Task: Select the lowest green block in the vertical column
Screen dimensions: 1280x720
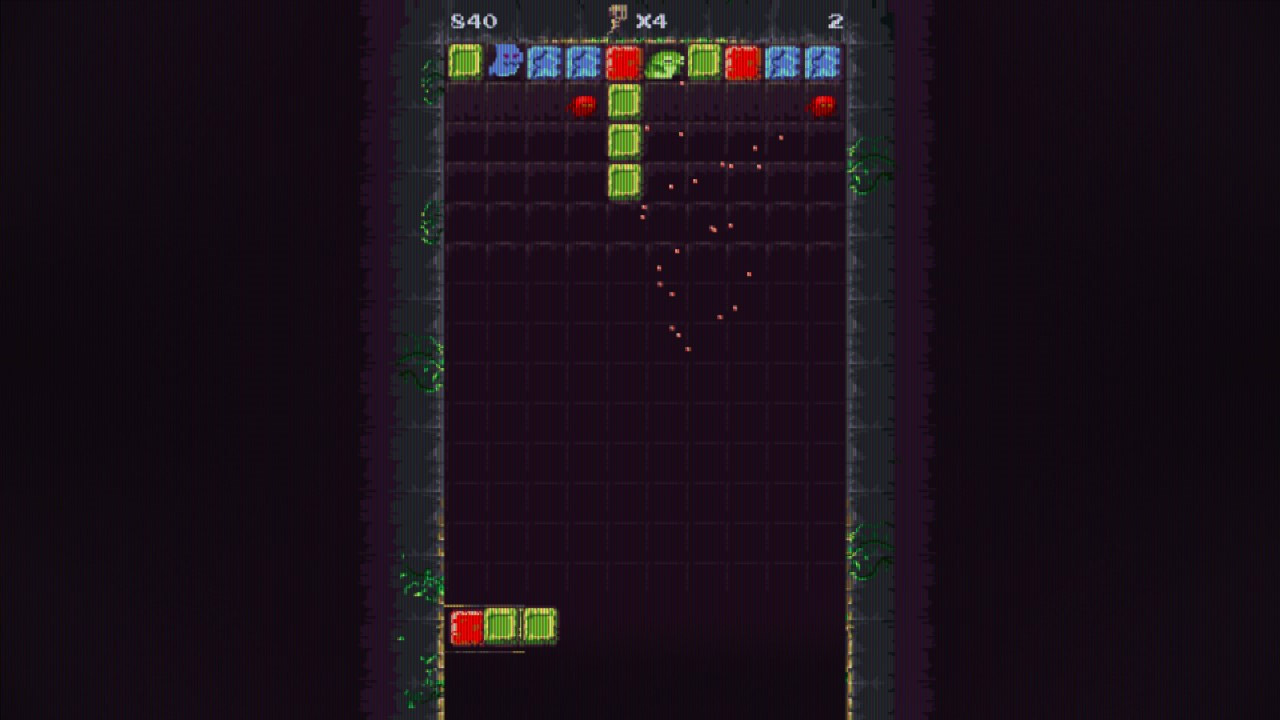Action: 622,180
